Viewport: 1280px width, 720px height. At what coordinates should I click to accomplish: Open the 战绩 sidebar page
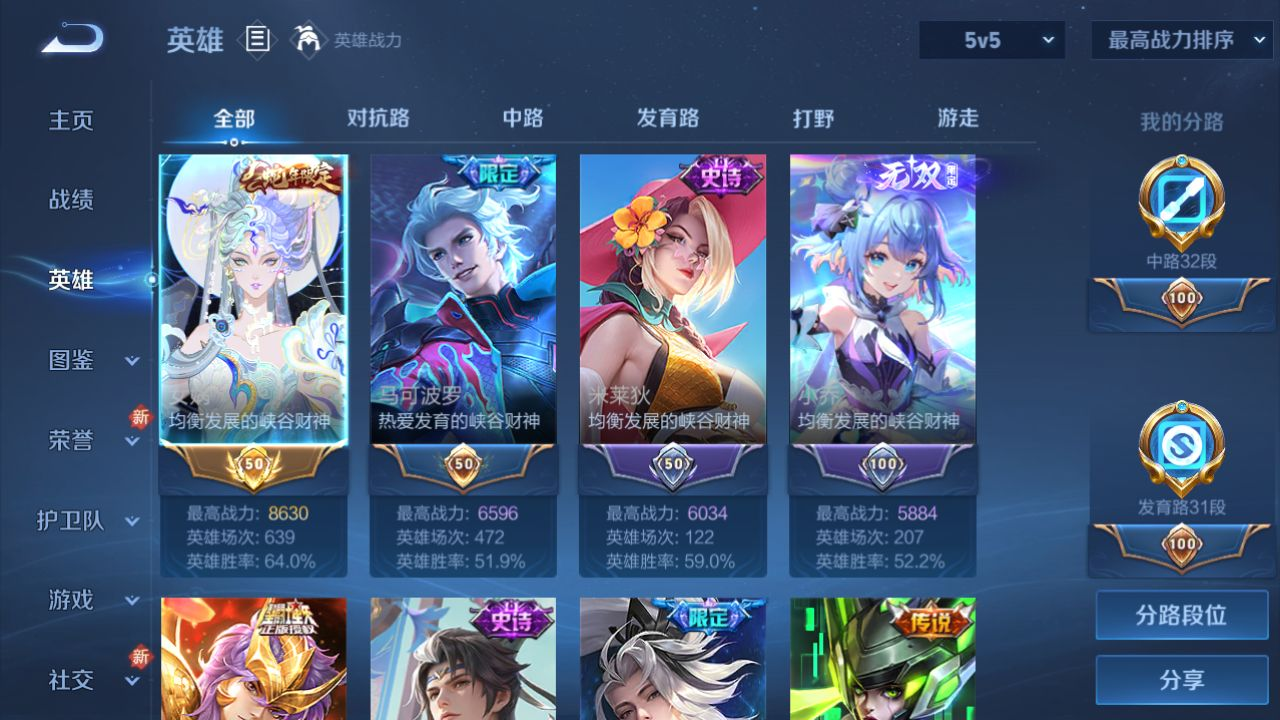coord(71,200)
